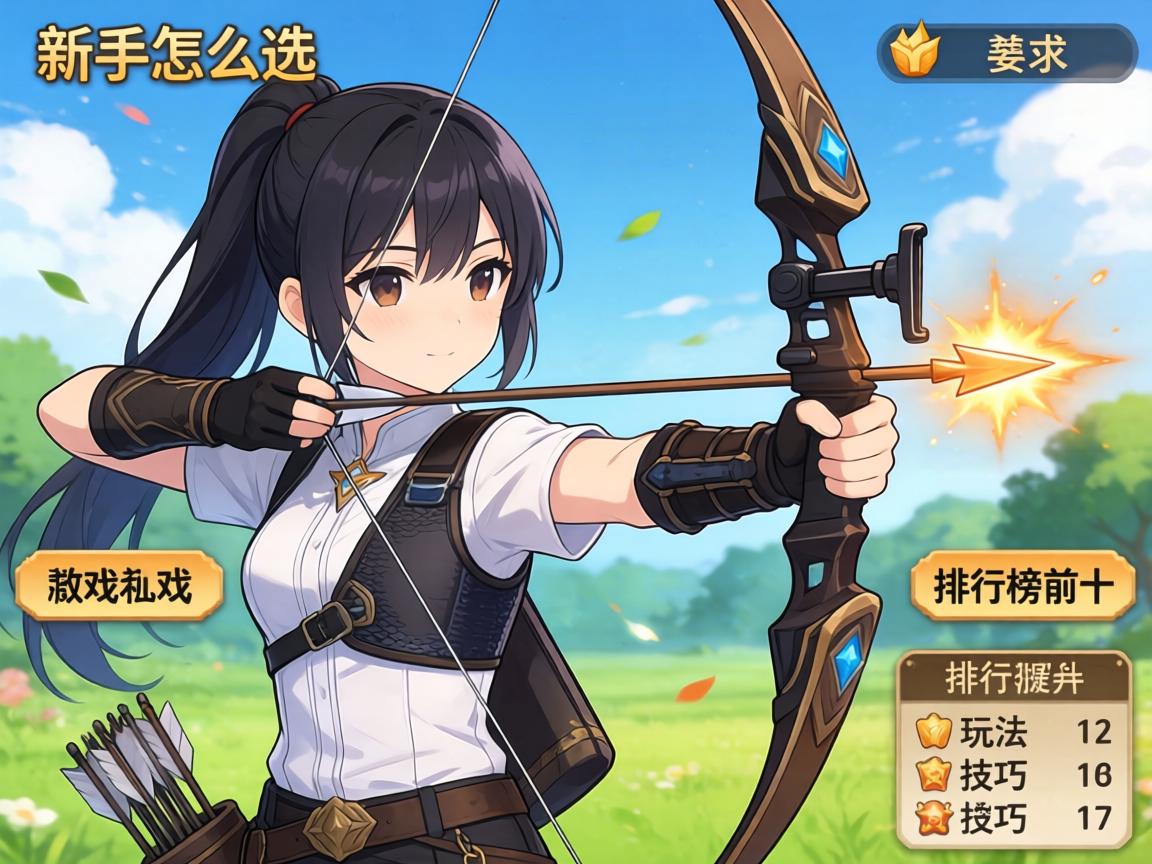The width and height of the screenshot is (1152, 864).
Task: Open the 玩法 row showing 12
Action: (1014, 732)
